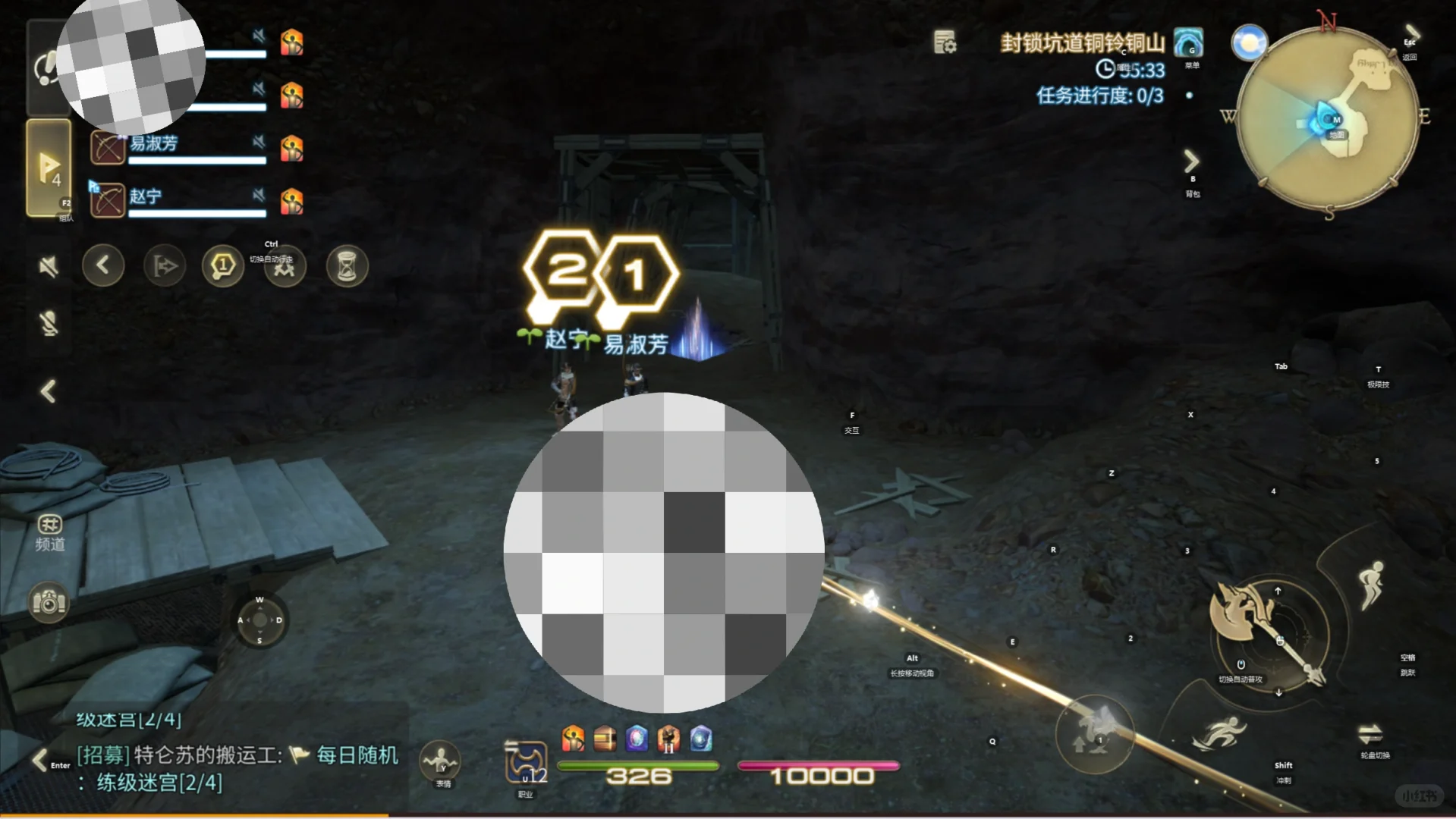Click the crossed swords button in the party toolbar
Image resolution: width=1456 pixels, height=819 pixels.
[285, 268]
